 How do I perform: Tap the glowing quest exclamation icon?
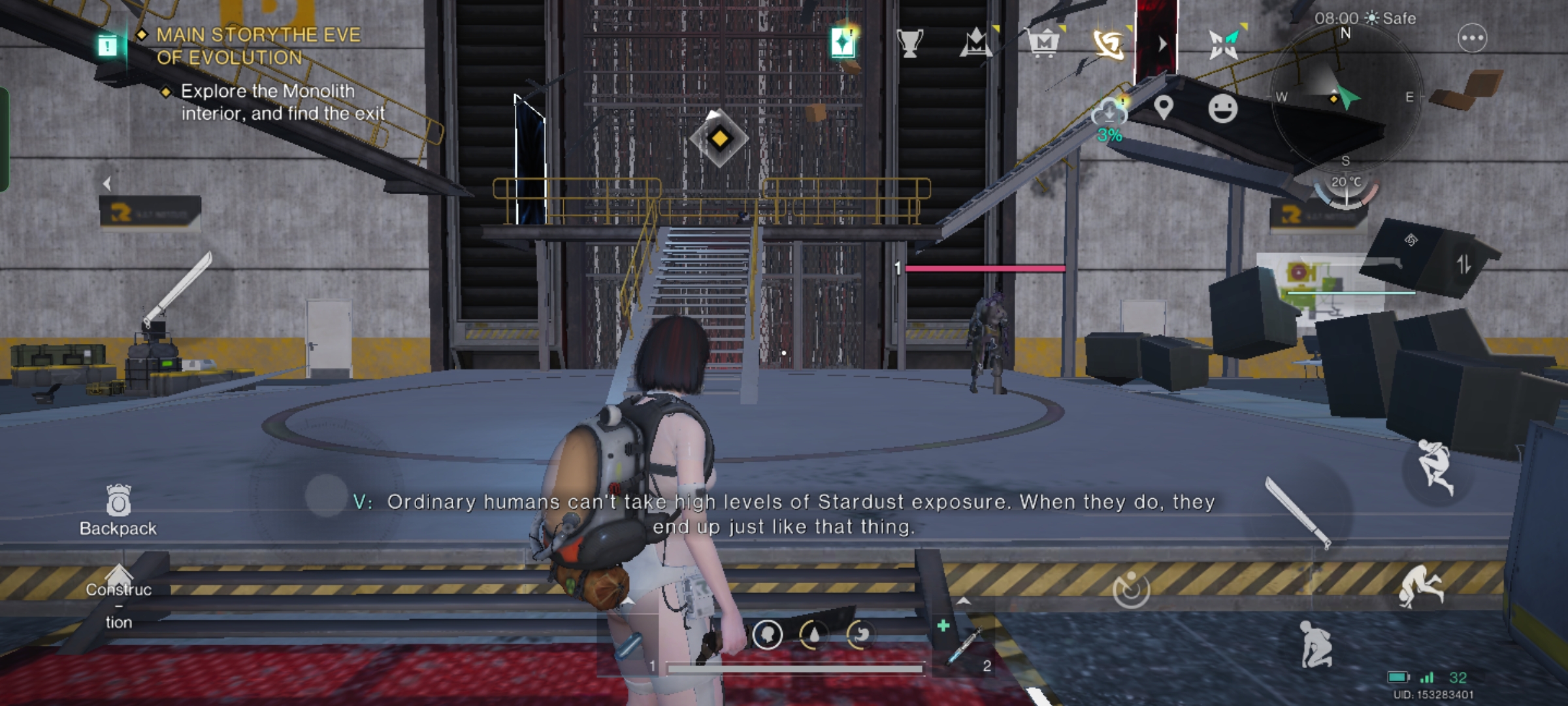tap(108, 45)
